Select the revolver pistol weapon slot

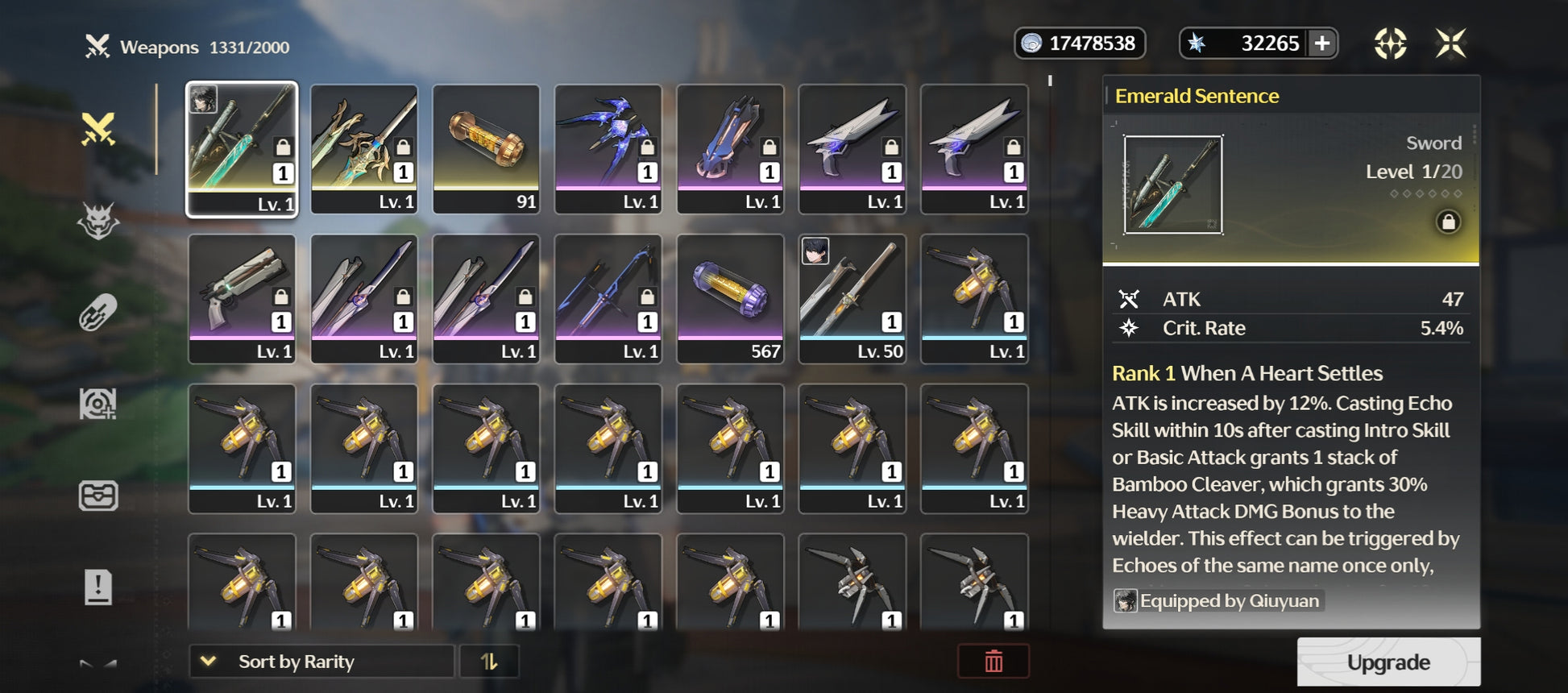pyautogui.click(x=242, y=298)
